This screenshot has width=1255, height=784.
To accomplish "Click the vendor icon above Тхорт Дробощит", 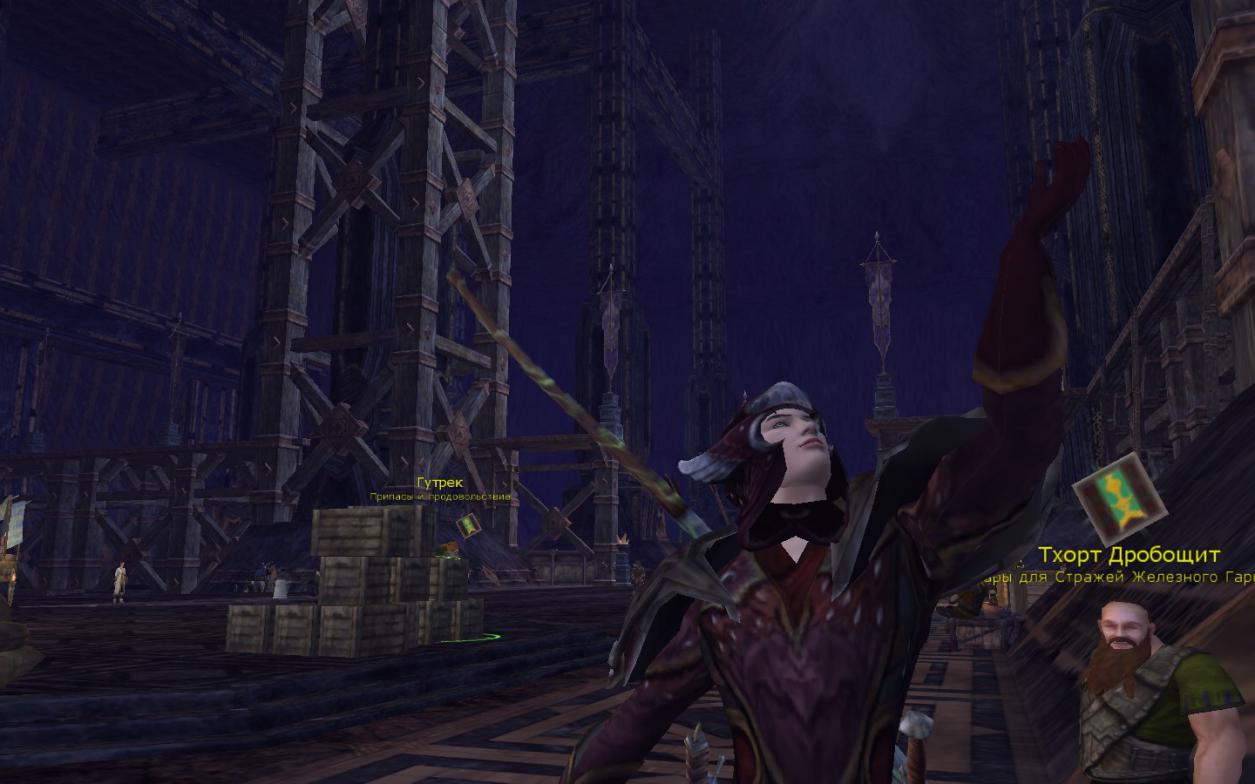I will 1120,498.
